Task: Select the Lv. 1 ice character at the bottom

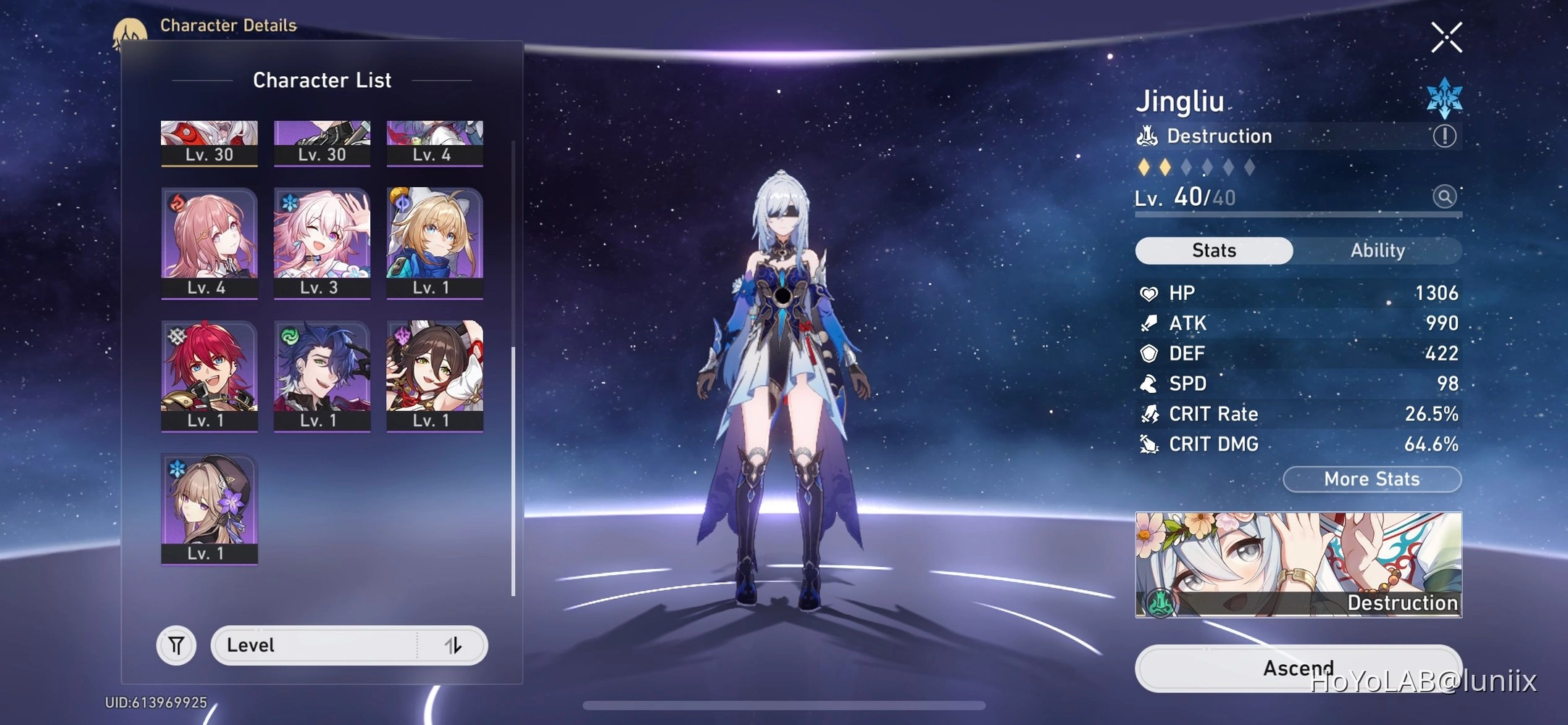Action: (209, 507)
